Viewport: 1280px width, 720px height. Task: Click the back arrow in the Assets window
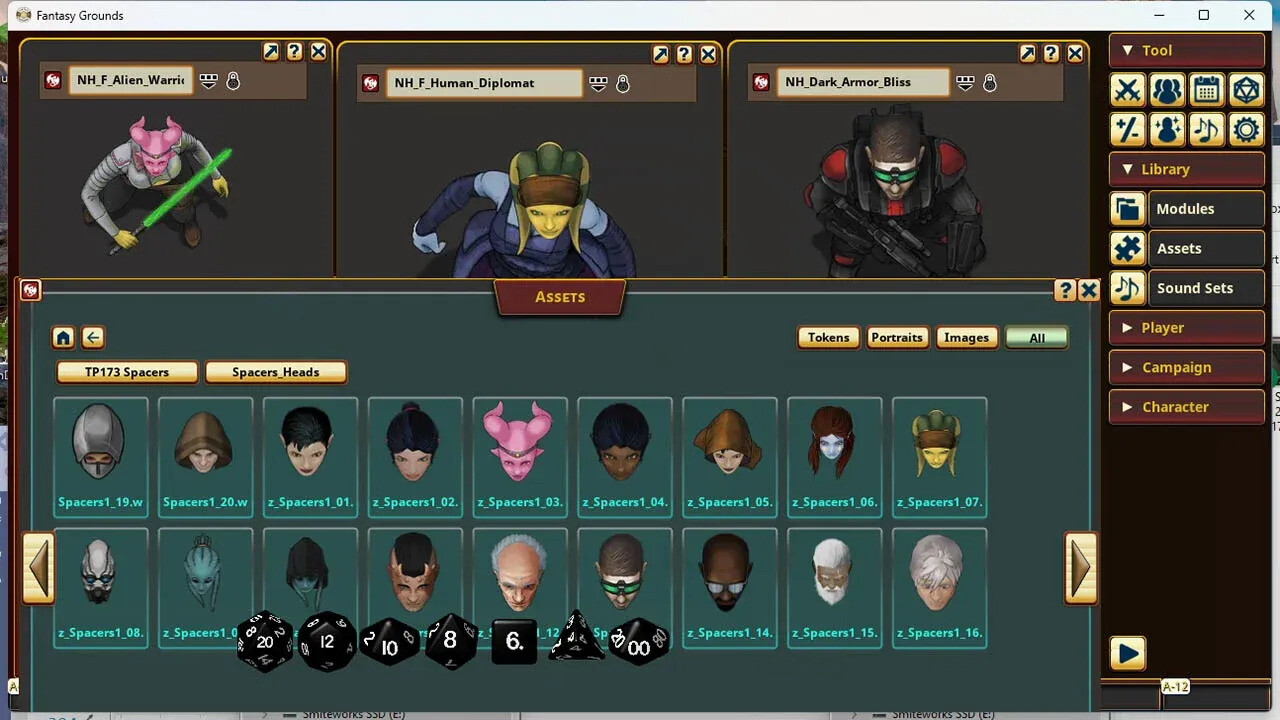tap(92, 338)
